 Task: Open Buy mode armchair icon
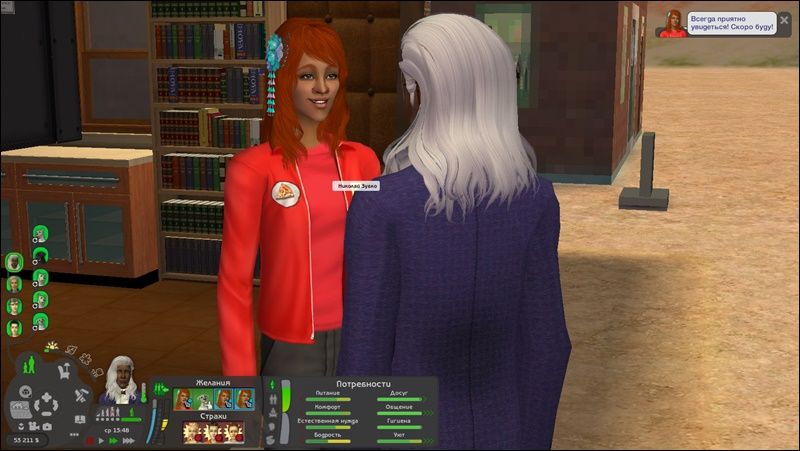point(62,371)
